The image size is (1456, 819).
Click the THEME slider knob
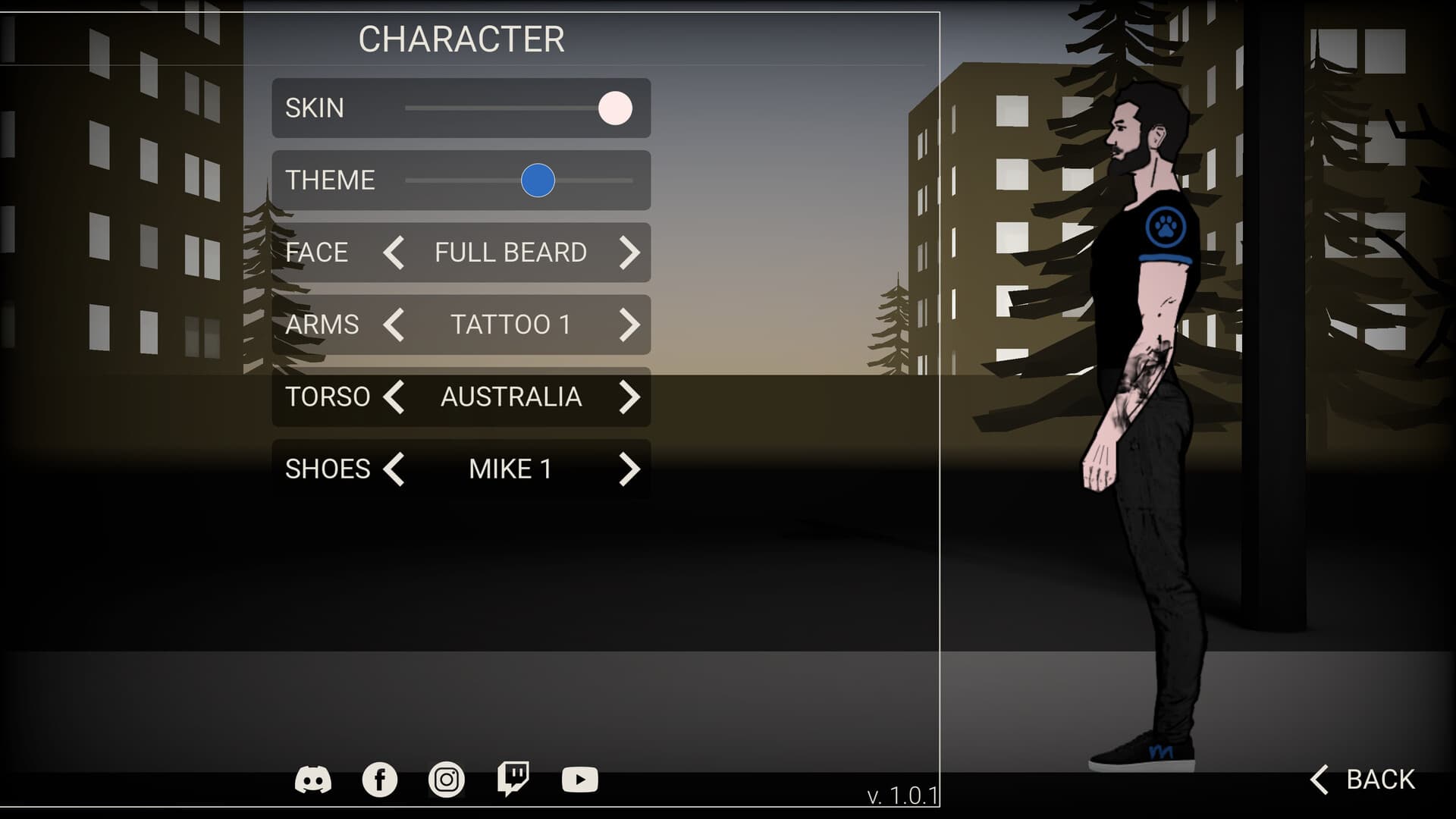click(537, 180)
